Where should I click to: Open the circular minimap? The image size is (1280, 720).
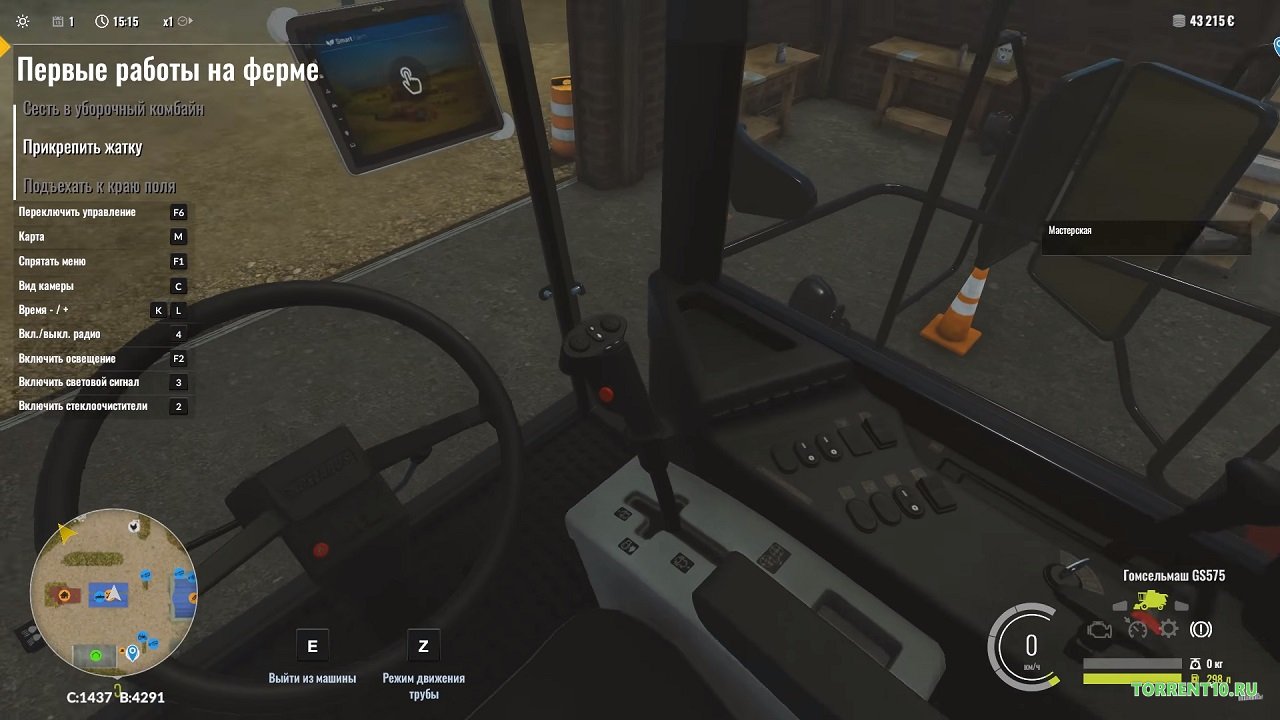click(x=113, y=590)
